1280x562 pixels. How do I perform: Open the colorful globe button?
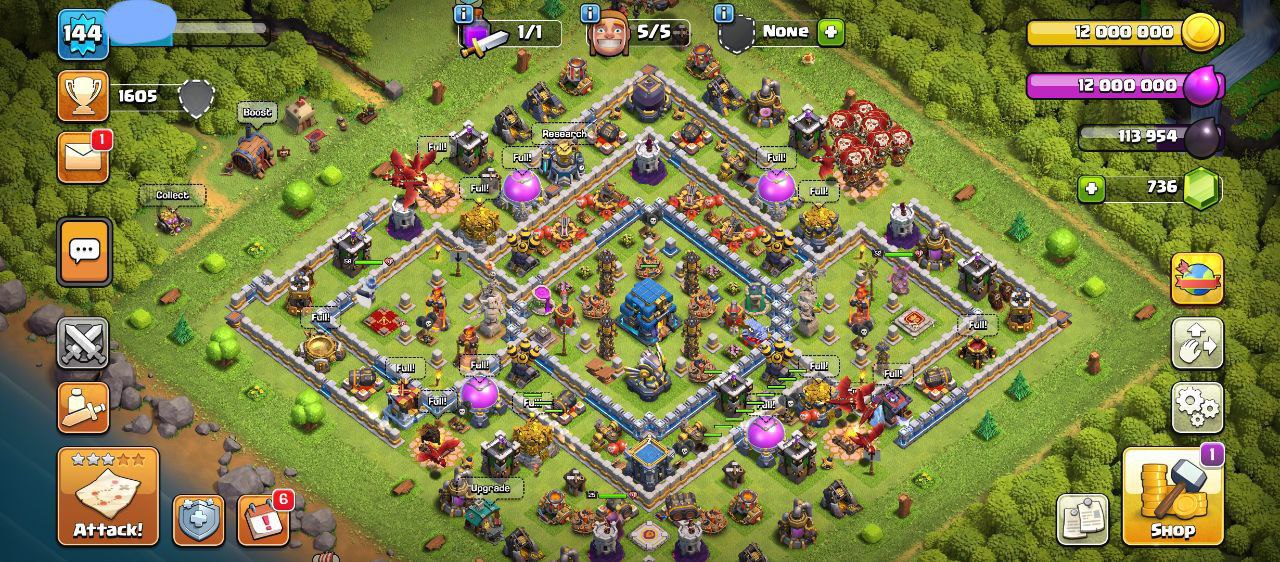pyautogui.click(x=1197, y=279)
